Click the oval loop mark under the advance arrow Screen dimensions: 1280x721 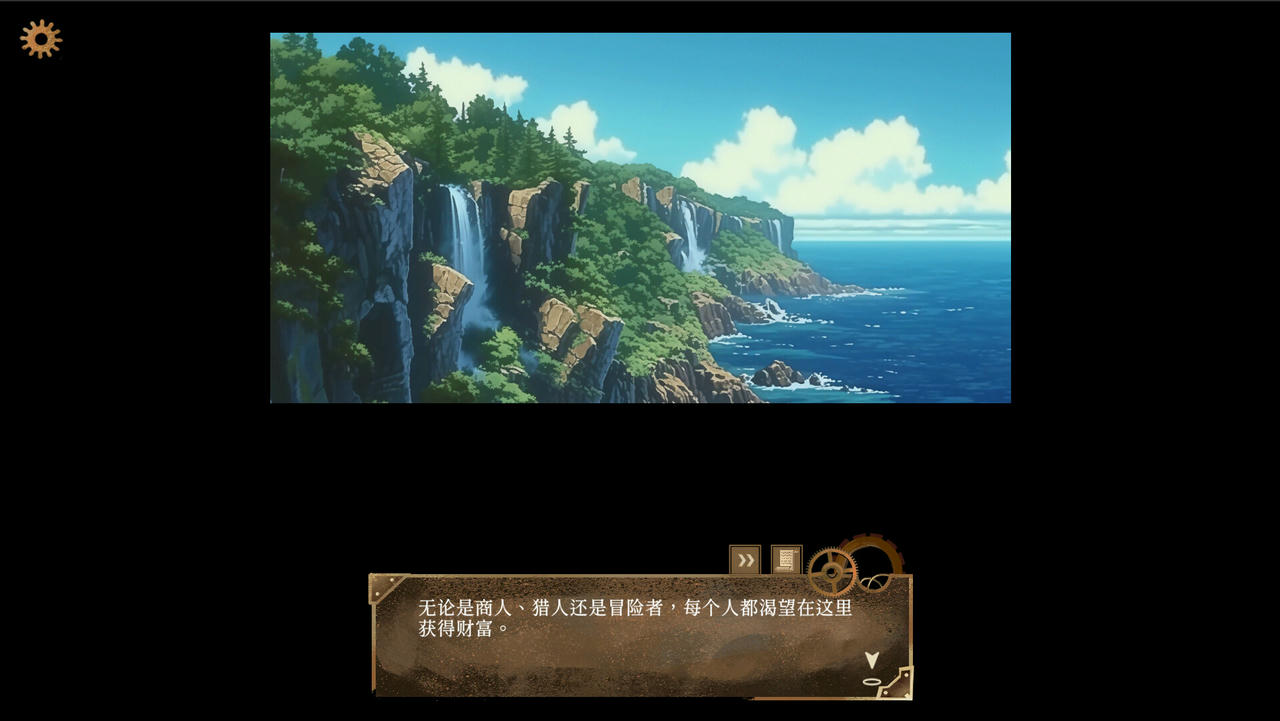(x=873, y=682)
